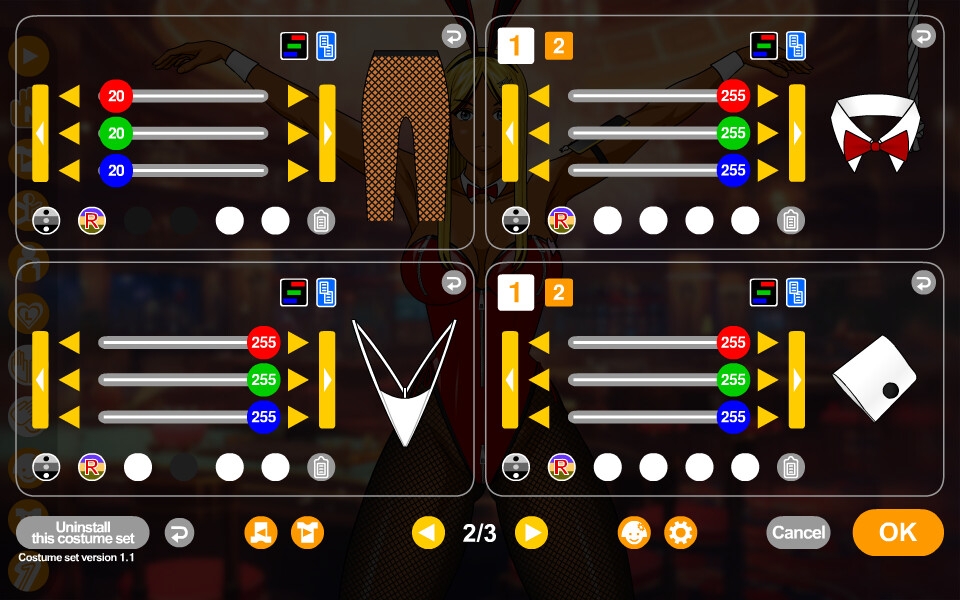Adjust the blue slider for the fishnet tights

click(116, 170)
